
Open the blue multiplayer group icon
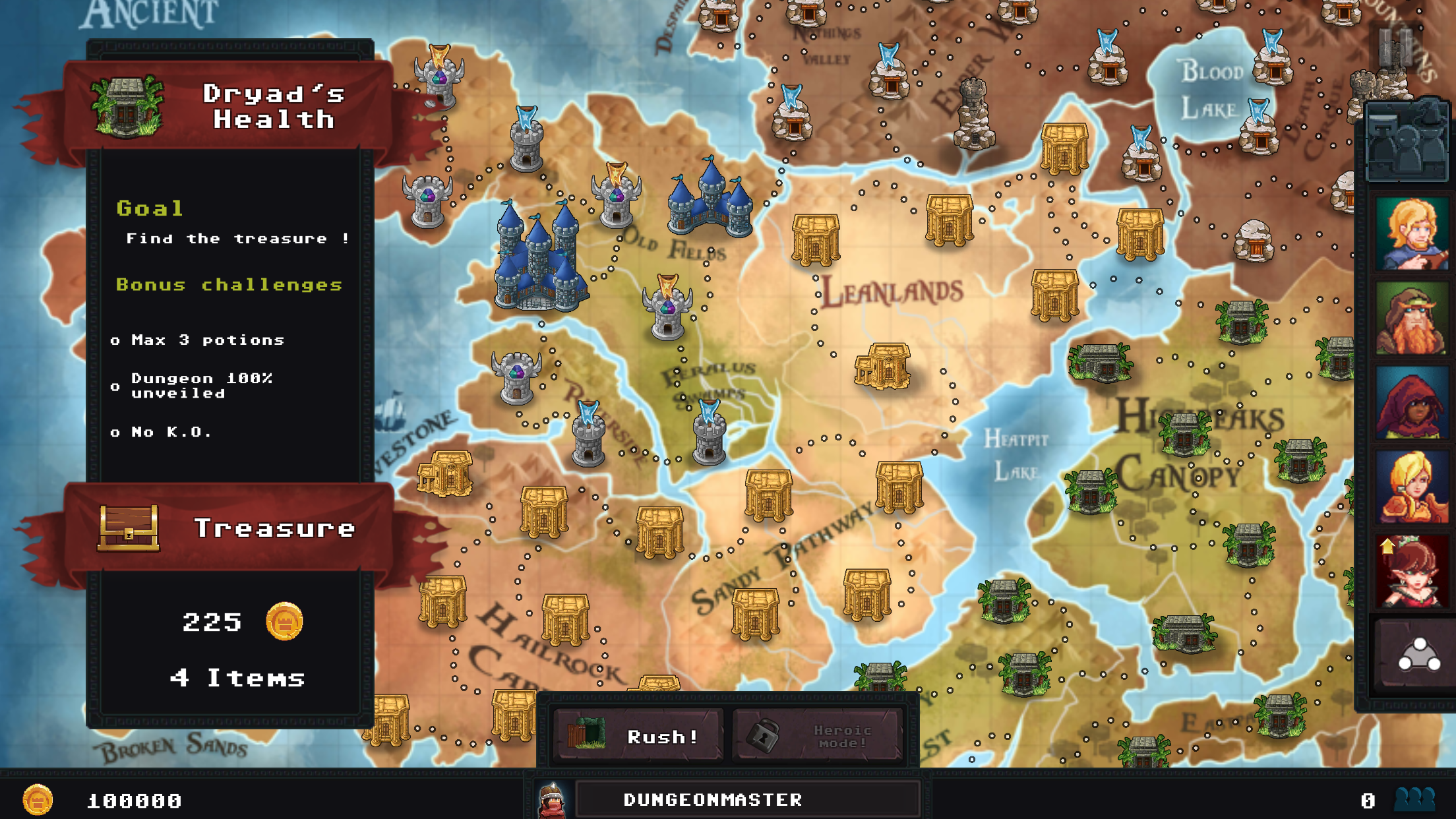pyautogui.click(x=1415, y=799)
